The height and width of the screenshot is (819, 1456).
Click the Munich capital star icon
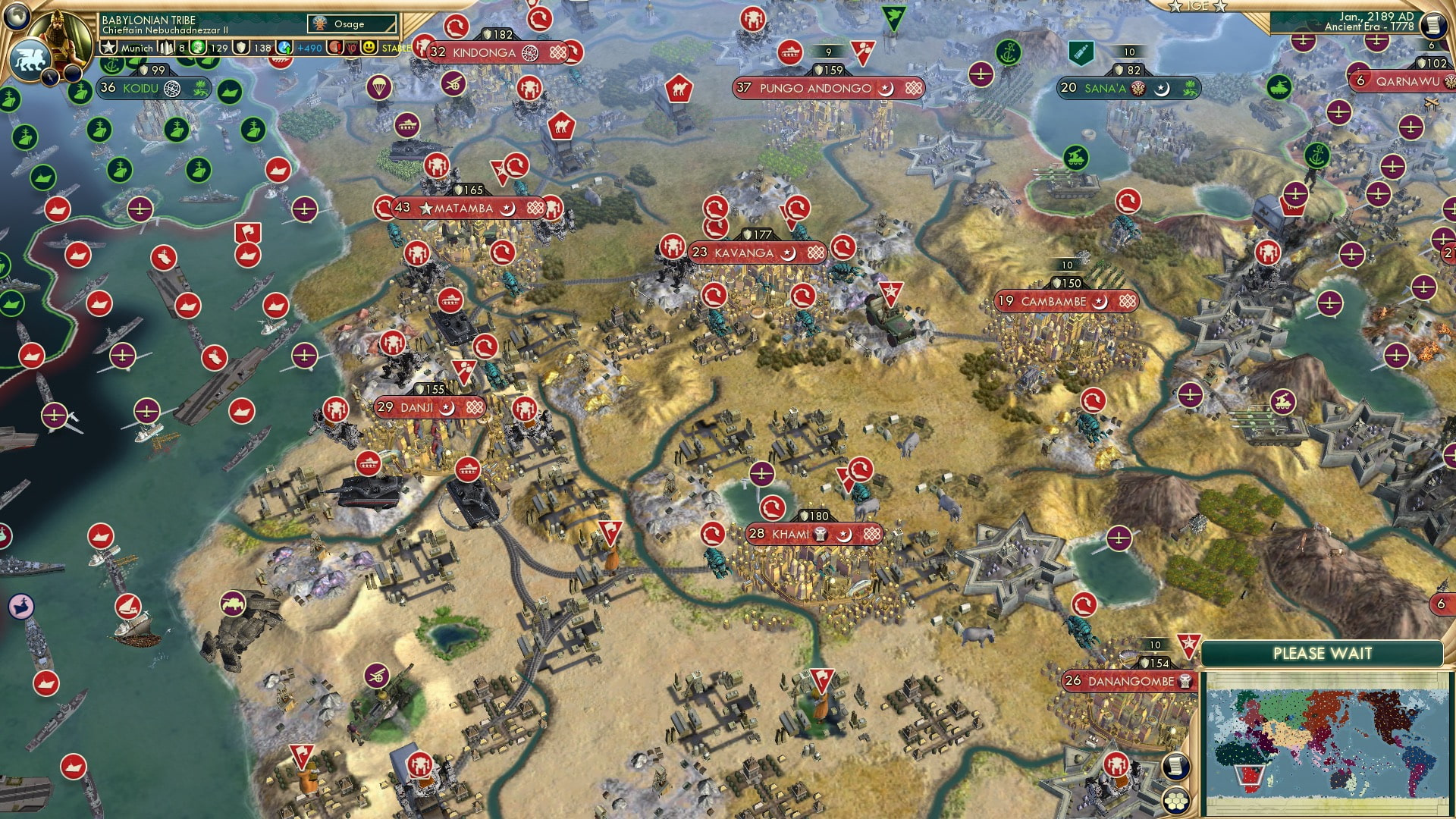pos(109,48)
